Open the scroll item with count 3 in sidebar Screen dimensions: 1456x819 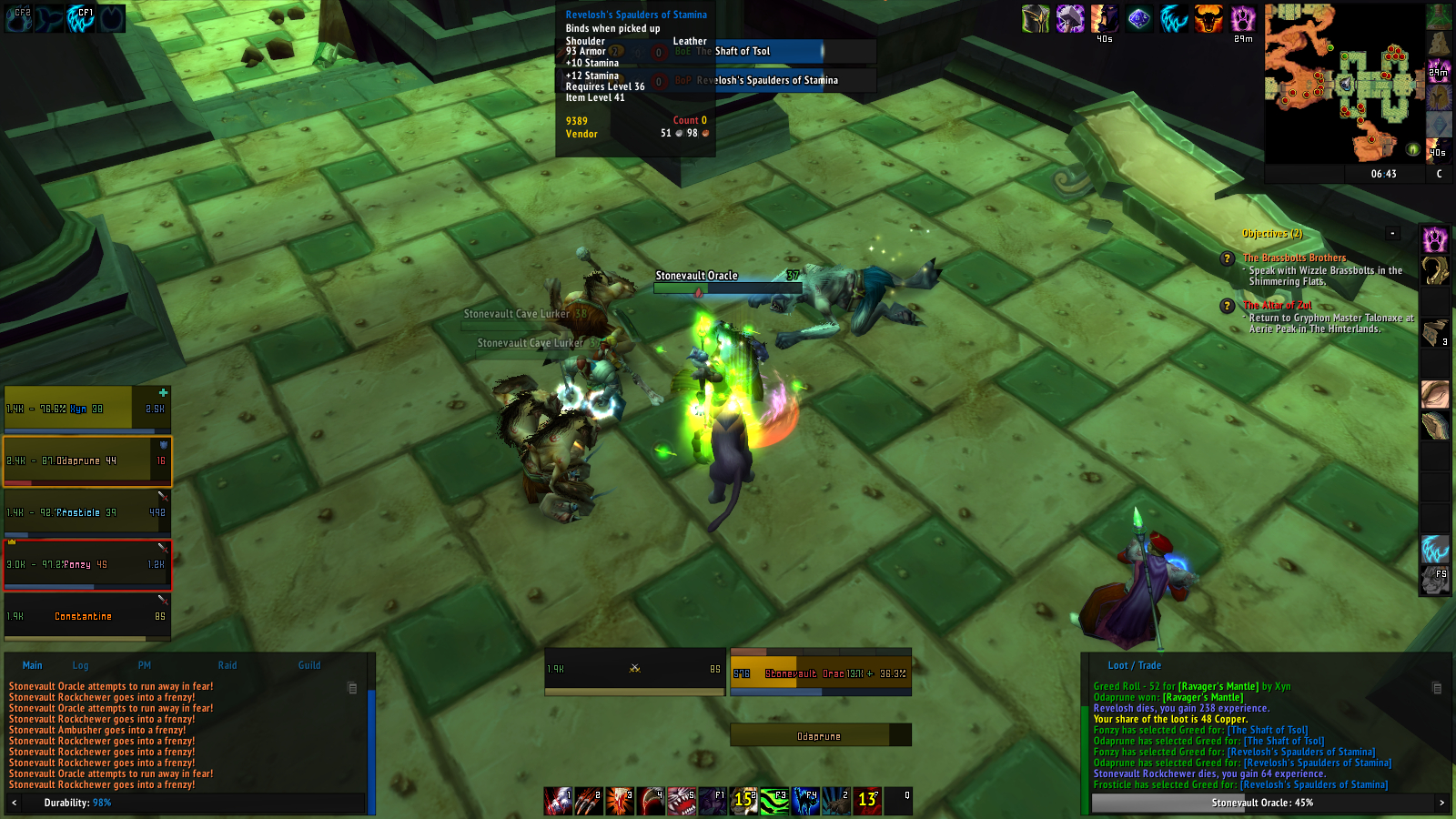pos(1436,332)
